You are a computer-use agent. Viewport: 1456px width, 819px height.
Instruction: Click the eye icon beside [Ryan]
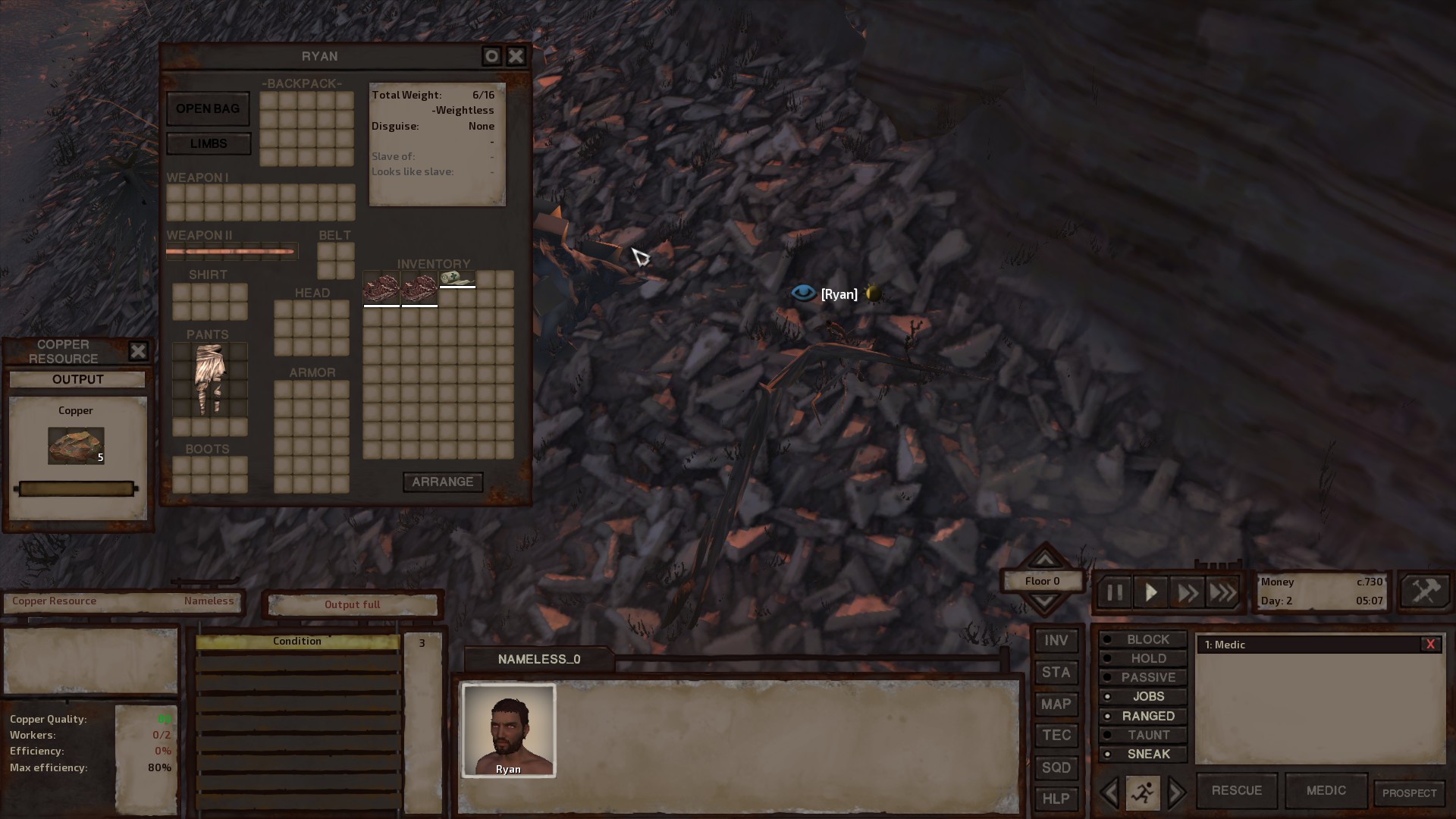803,293
